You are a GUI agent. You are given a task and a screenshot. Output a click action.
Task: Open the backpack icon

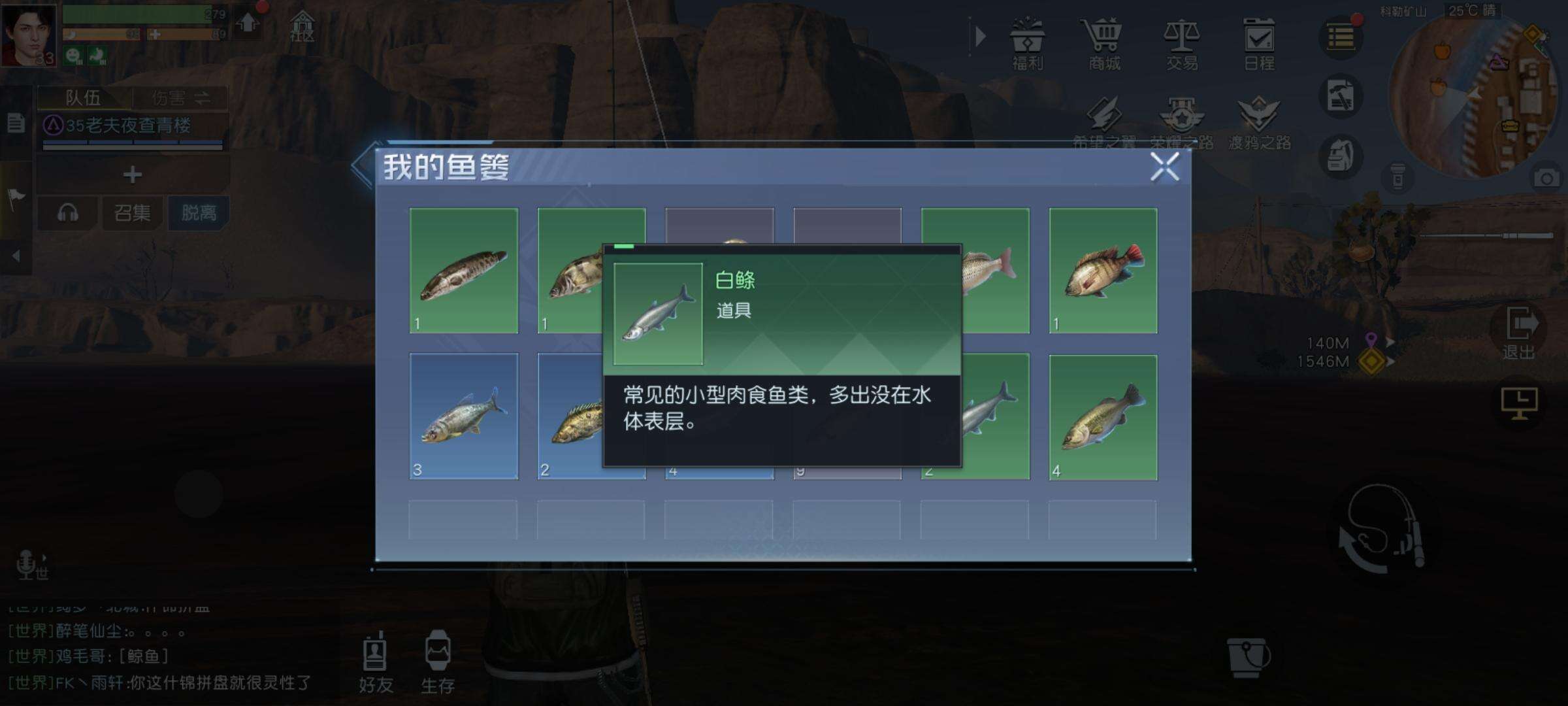click(1341, 156)
